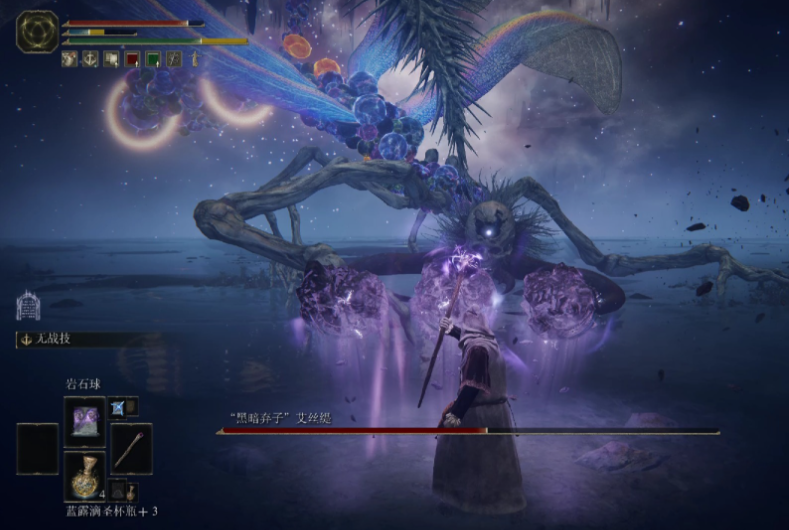Image resolution: width=789 pixels, height=530 pixels.
Task: Click the great rune emblem icon
Action: (36, 31)
